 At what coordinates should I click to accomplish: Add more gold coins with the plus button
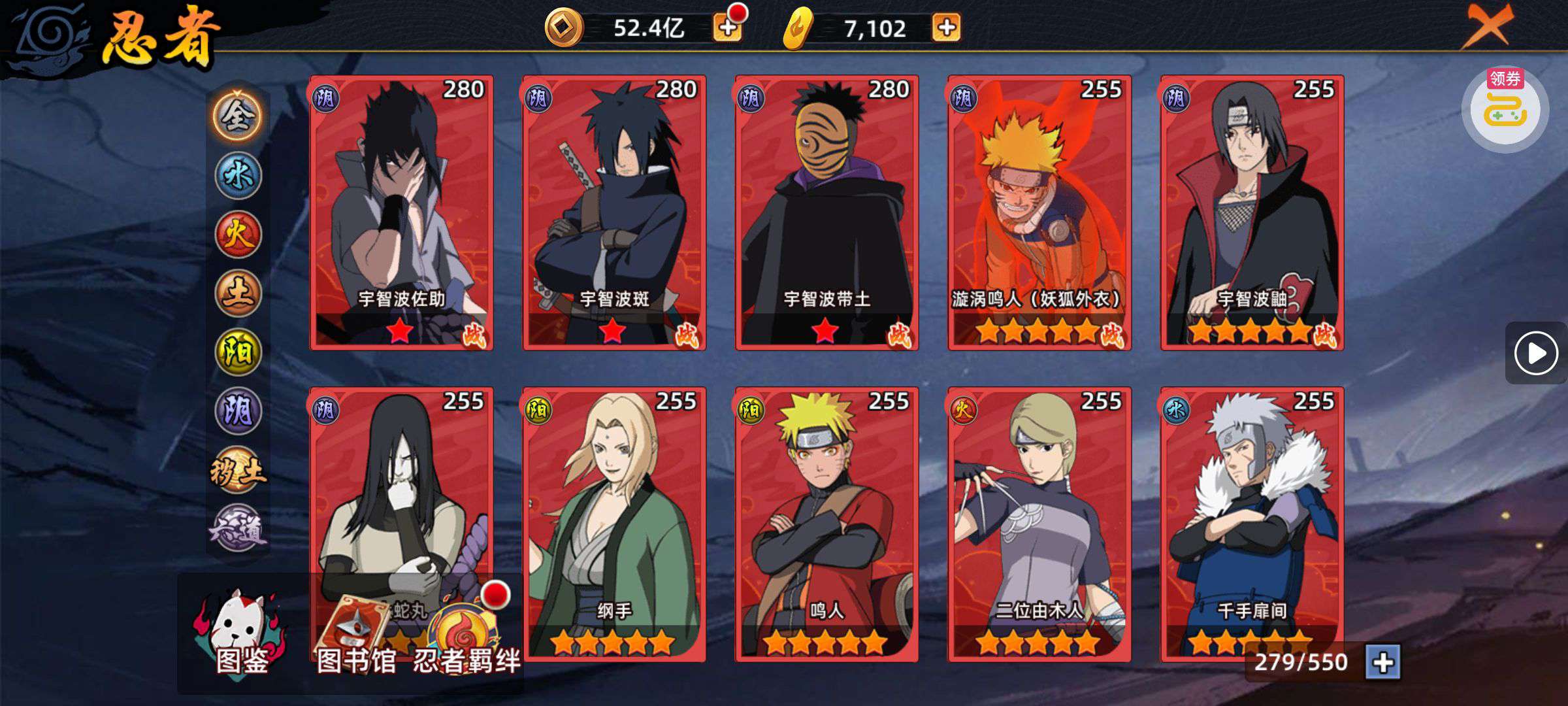pos(727,27)
